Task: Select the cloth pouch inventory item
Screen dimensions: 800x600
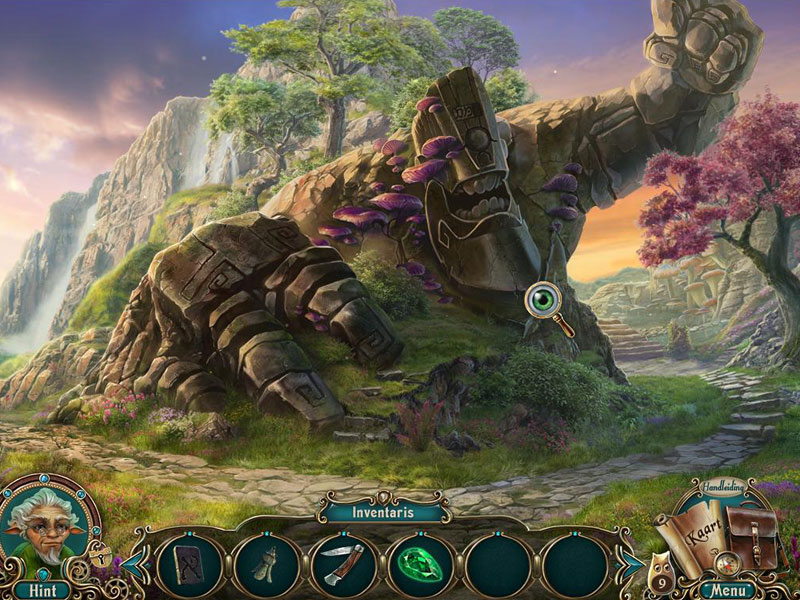Action: tap(265, 565)
